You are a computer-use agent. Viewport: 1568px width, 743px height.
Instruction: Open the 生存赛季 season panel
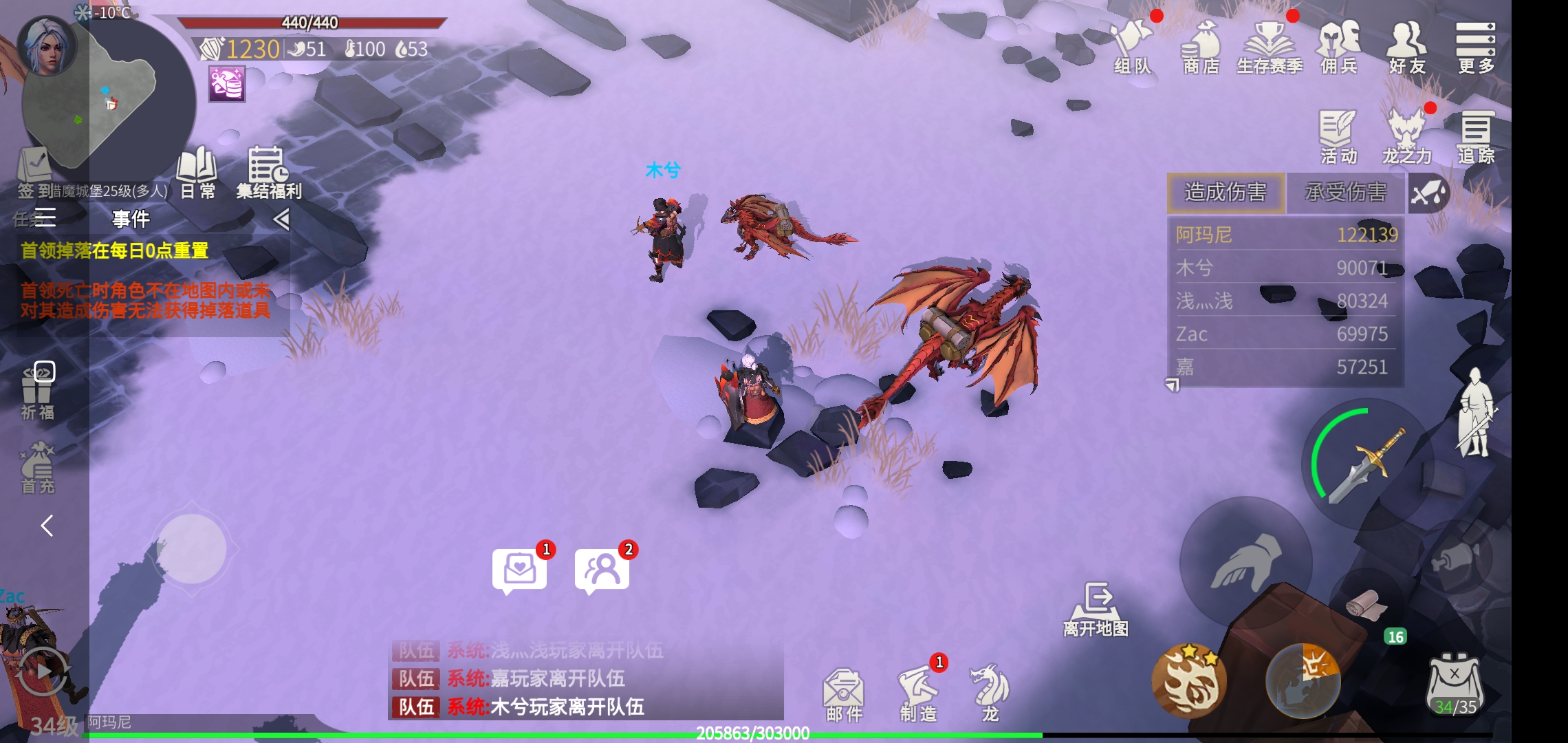point(1270,46)
